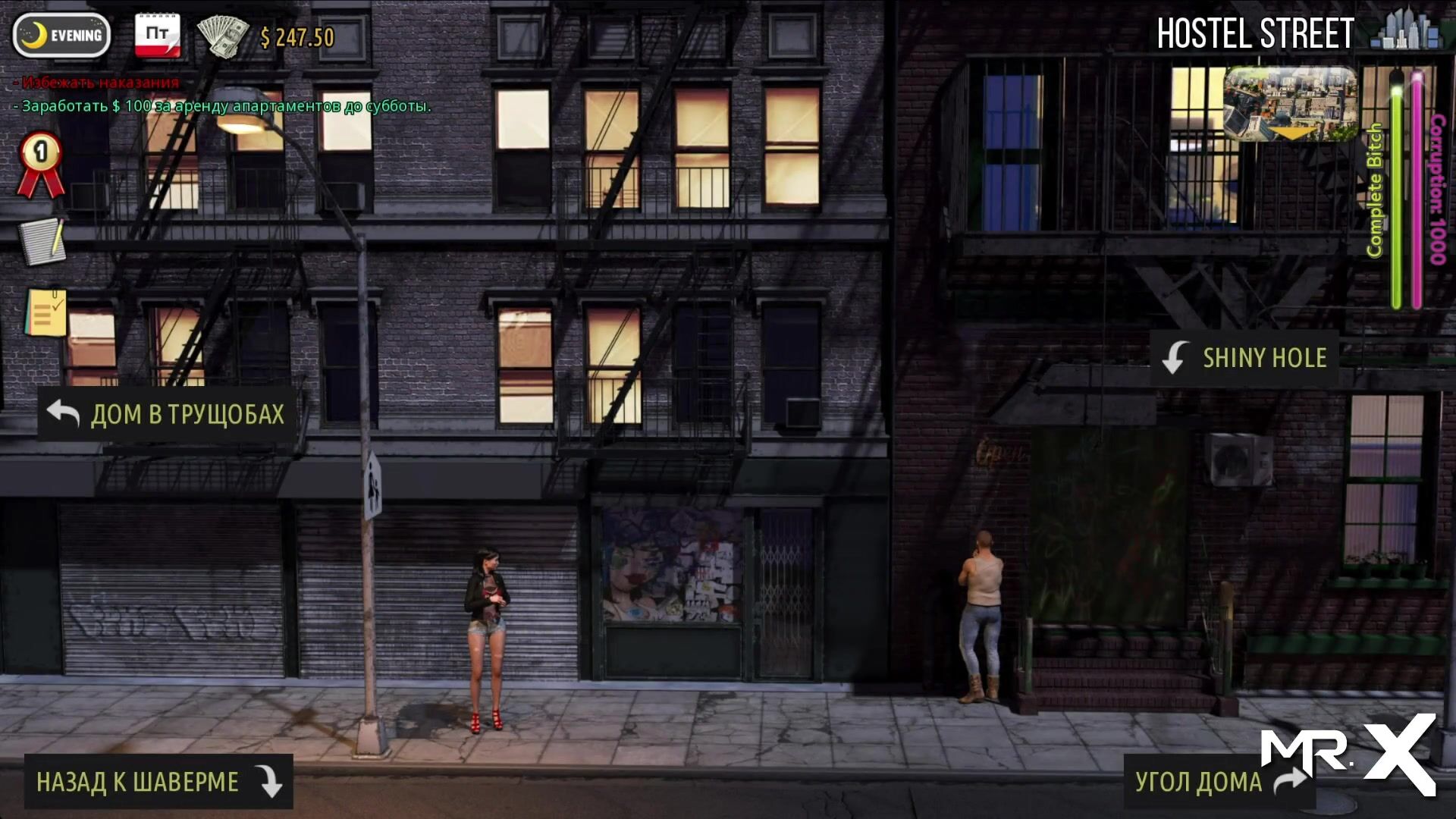Open the notepad journal icon

pyautogui.click(x=42, y=241)
